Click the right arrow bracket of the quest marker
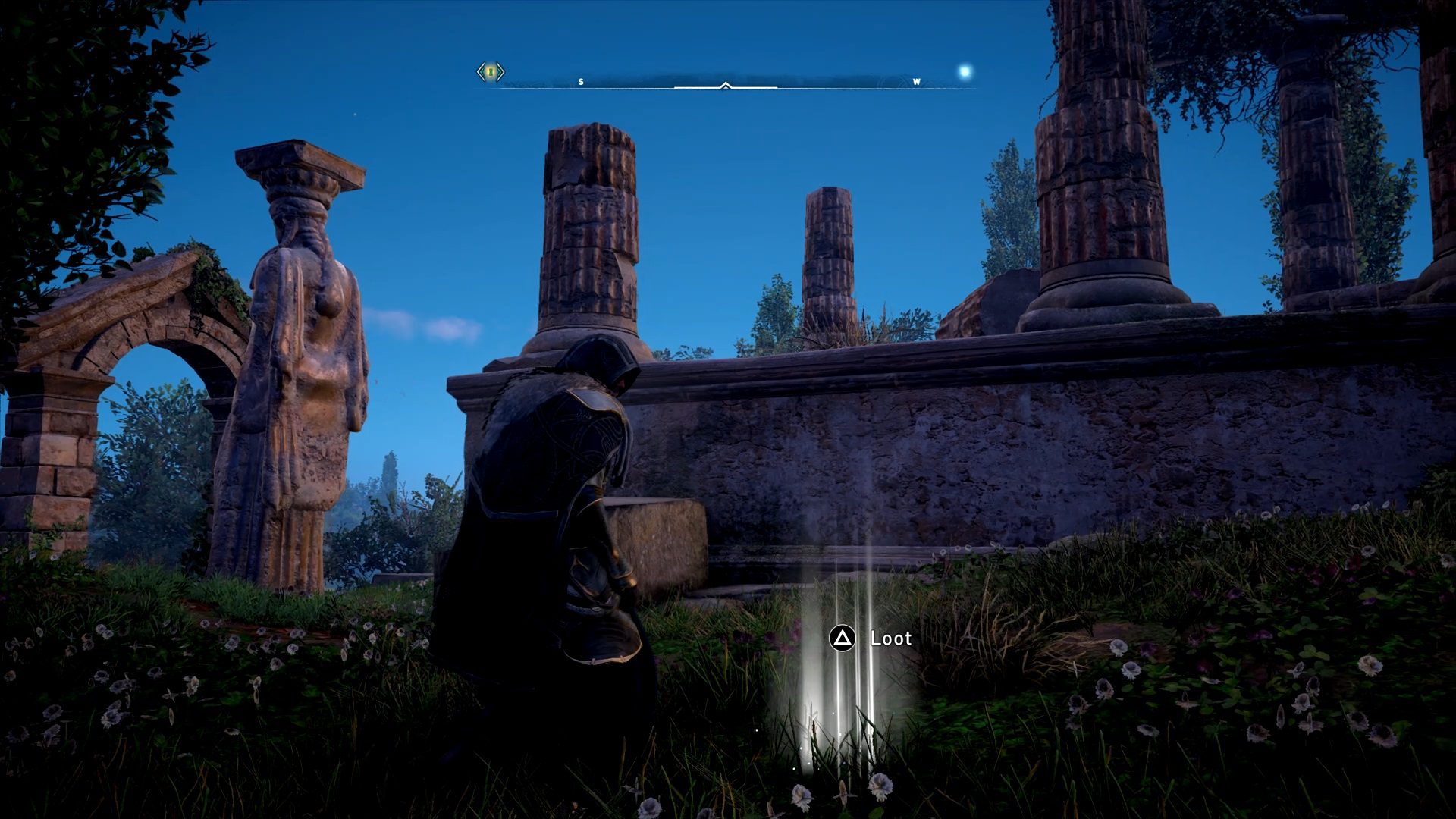Screen dimensions: 1456x819 [501, 72]
